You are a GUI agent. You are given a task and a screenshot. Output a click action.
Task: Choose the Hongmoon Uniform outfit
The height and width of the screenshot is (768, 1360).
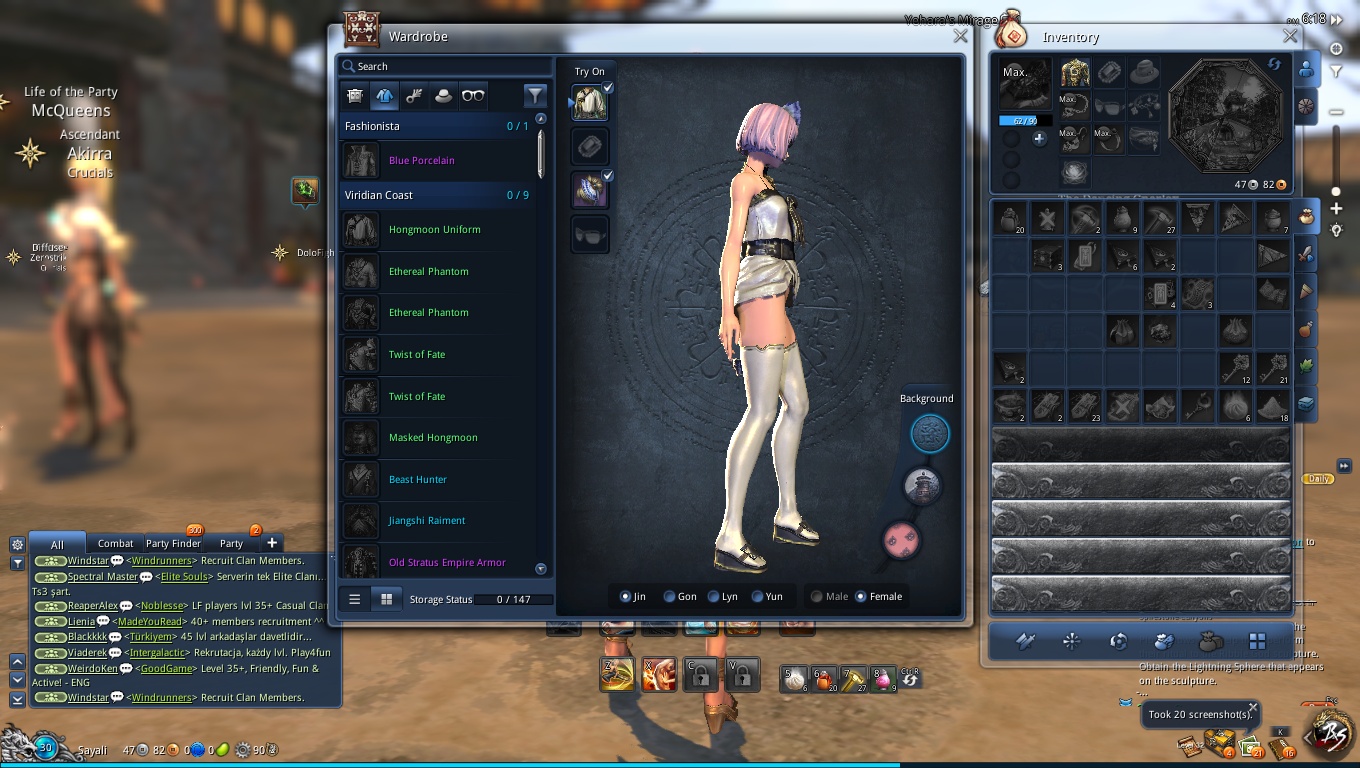[x=434, y=230]
